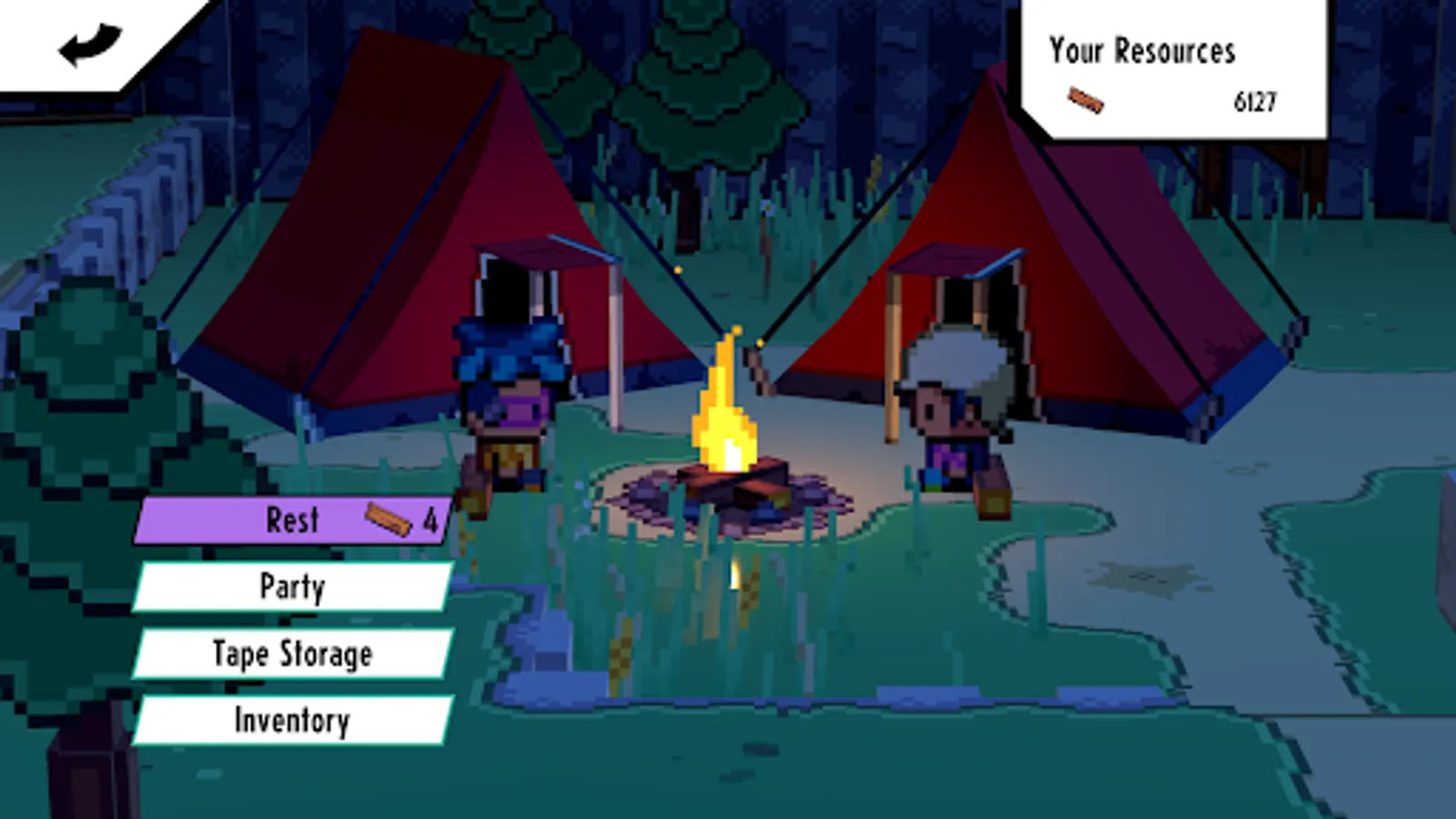Image resolution: width=1456 pixels, height=819 pixels.
Task: Open Tape Storage
Action: pyautogui.click(x=291, y=652)
